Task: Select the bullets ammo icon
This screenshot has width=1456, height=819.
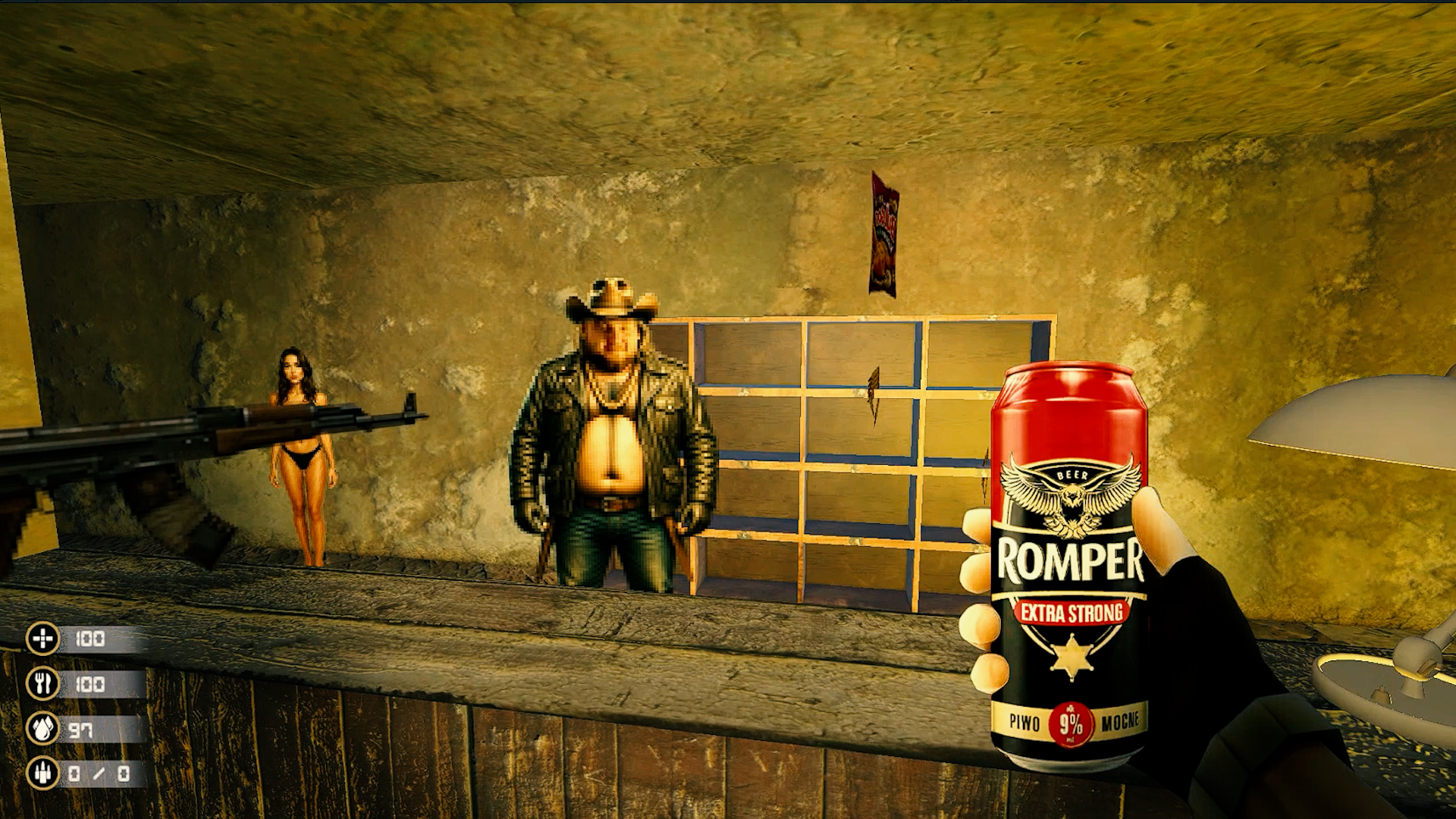Action: (x=42, y=773)
